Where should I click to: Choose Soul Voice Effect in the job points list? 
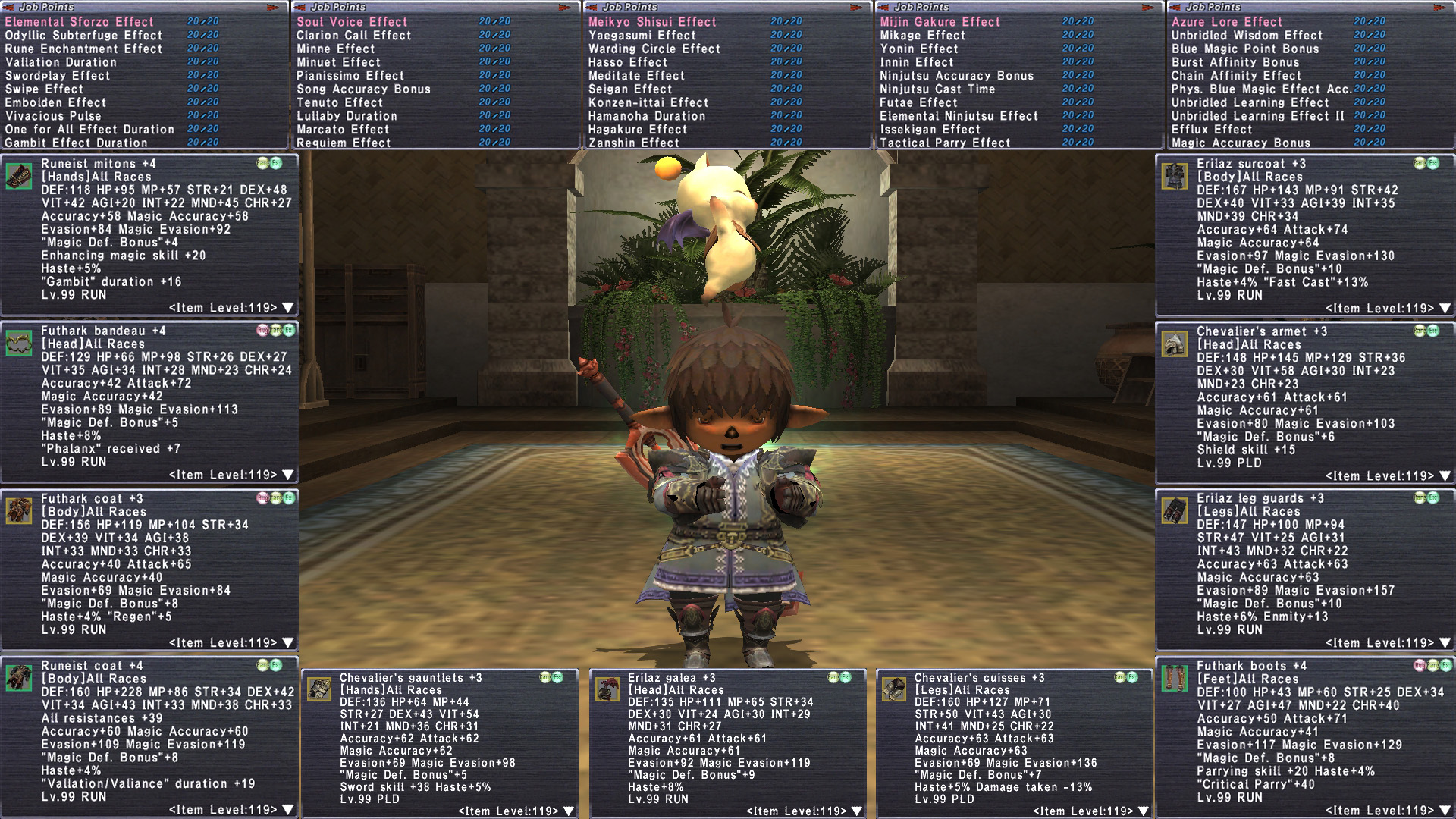[x=352, y=22]
